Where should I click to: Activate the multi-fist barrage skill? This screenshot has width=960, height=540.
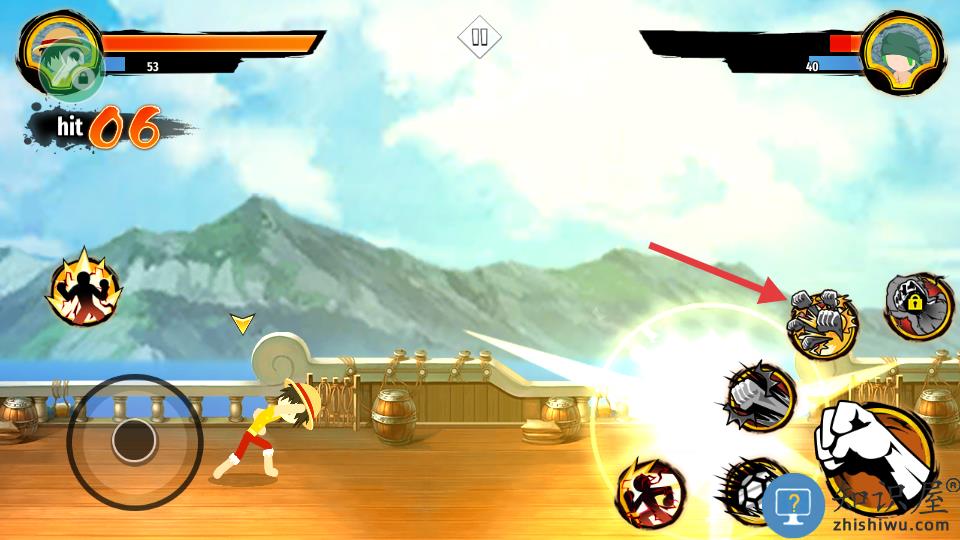pyautogui.click(x=822, y=322)
